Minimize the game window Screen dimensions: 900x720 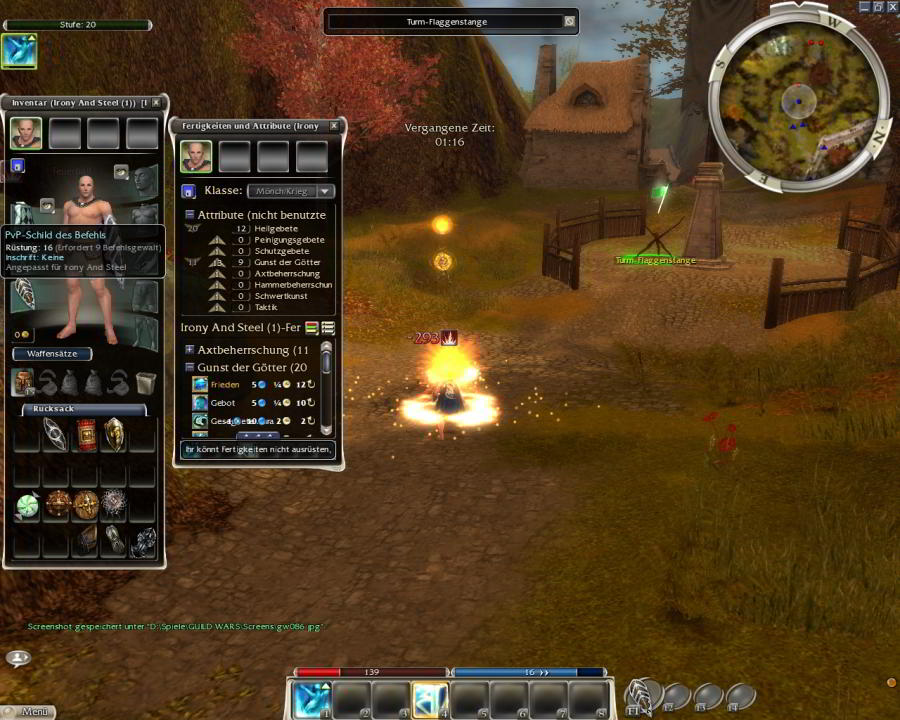[x=864, y=7]
